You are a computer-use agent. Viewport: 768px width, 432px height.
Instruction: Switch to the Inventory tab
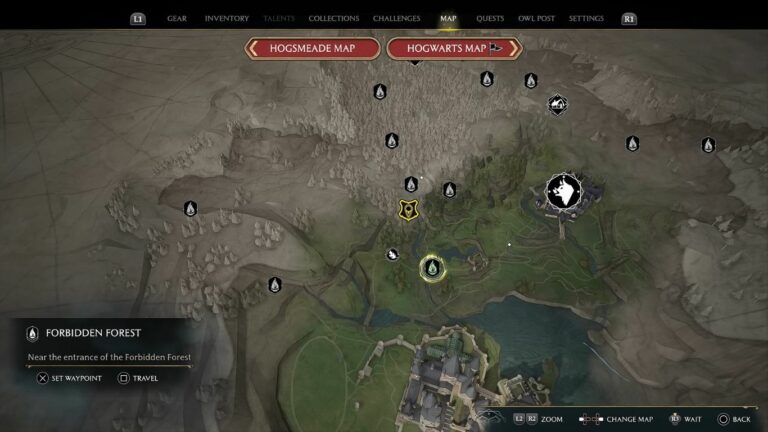(226, 18)
